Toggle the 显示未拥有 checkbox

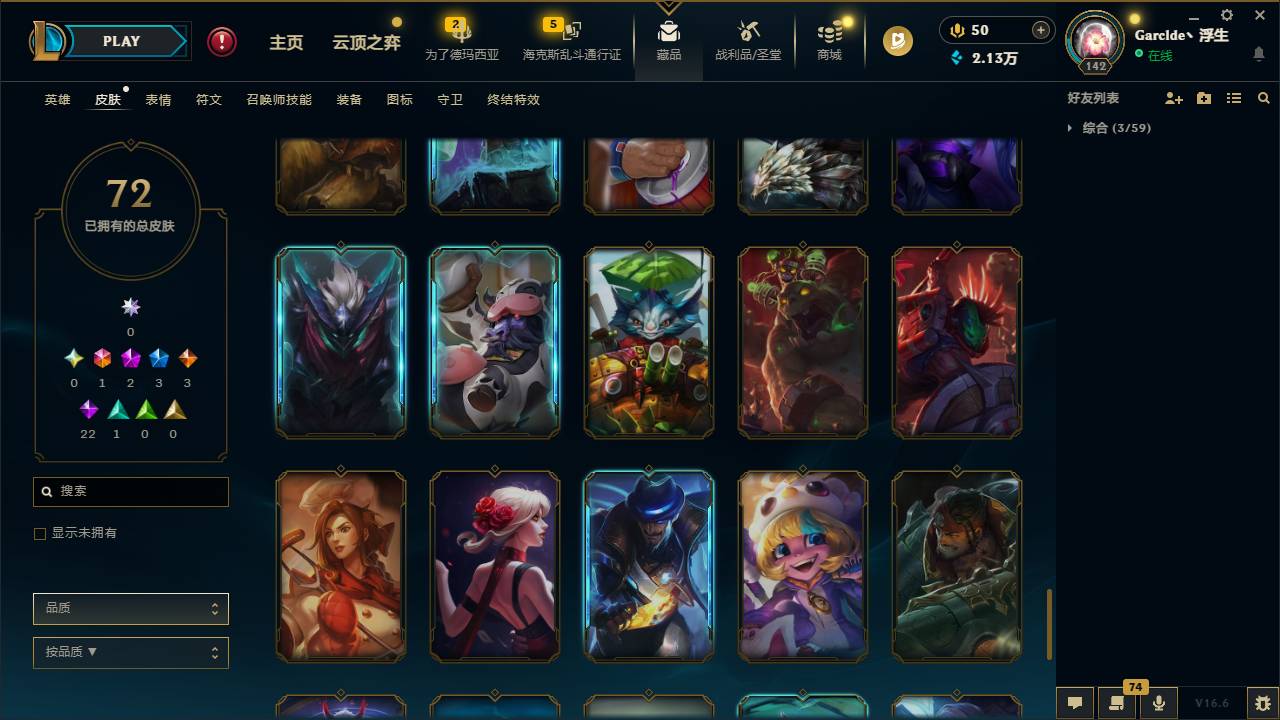click(40, 533)
